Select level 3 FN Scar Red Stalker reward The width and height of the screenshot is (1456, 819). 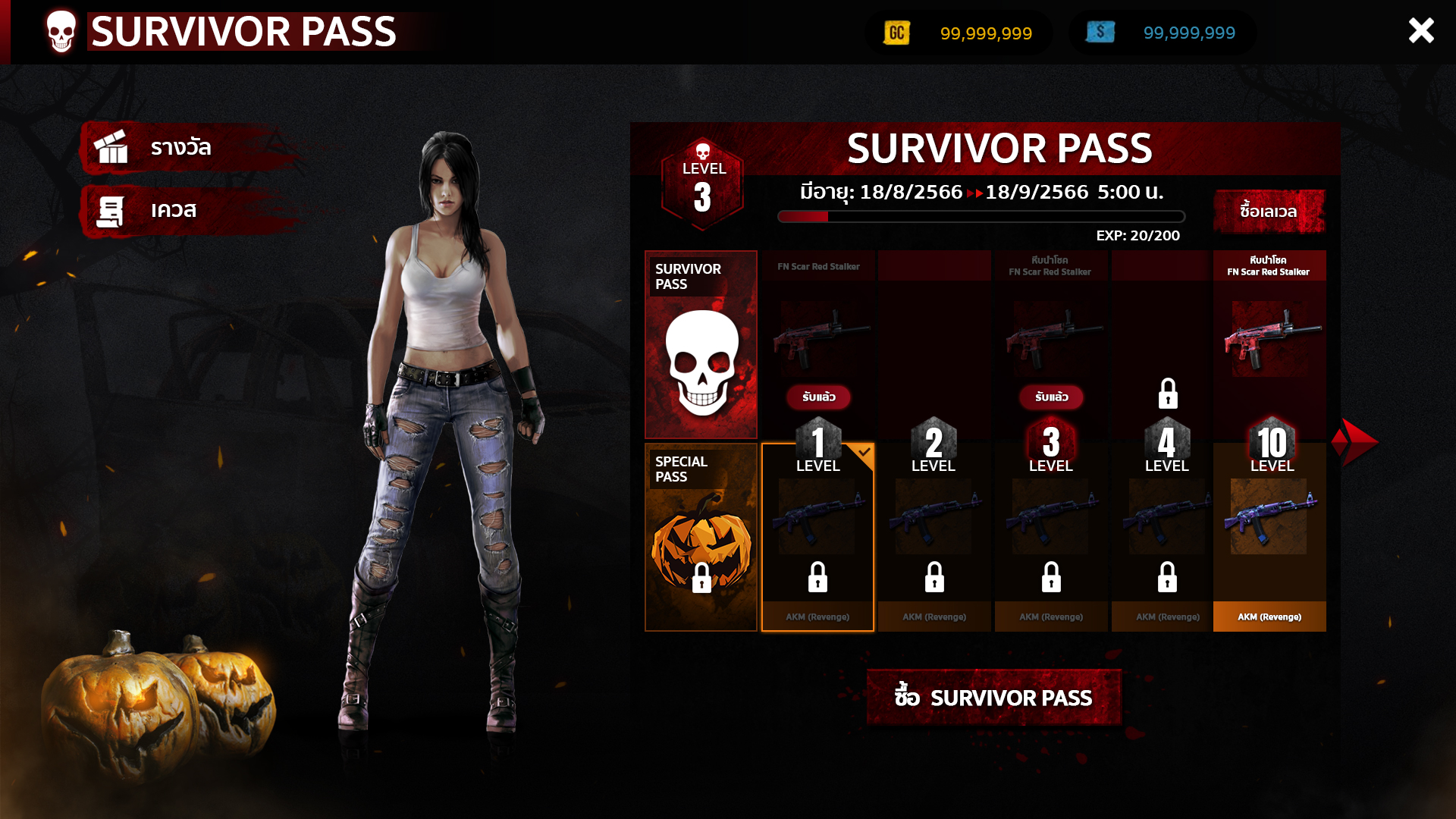tap(1051, 341)
